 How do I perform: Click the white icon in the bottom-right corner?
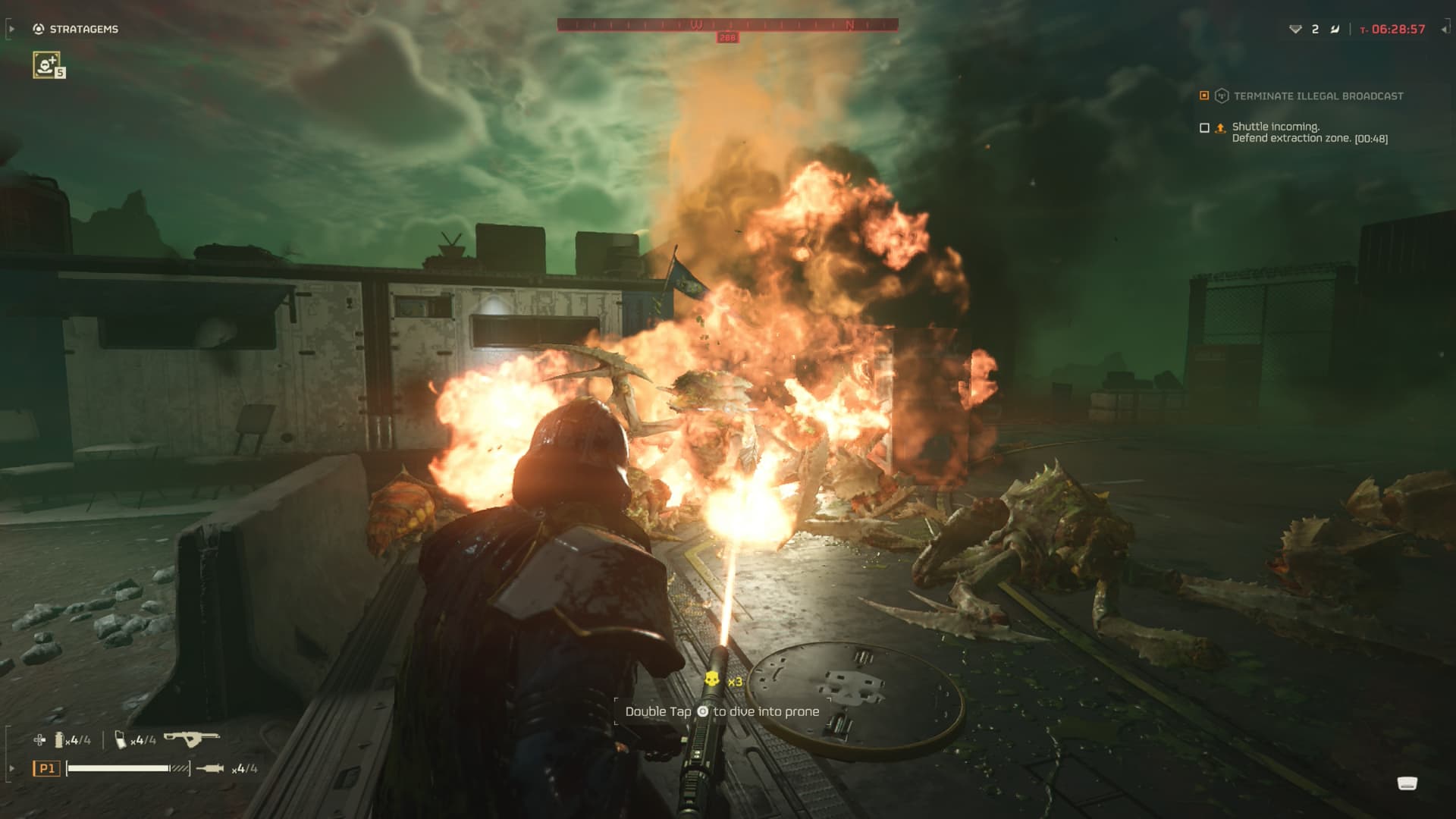pos(1407,783)
